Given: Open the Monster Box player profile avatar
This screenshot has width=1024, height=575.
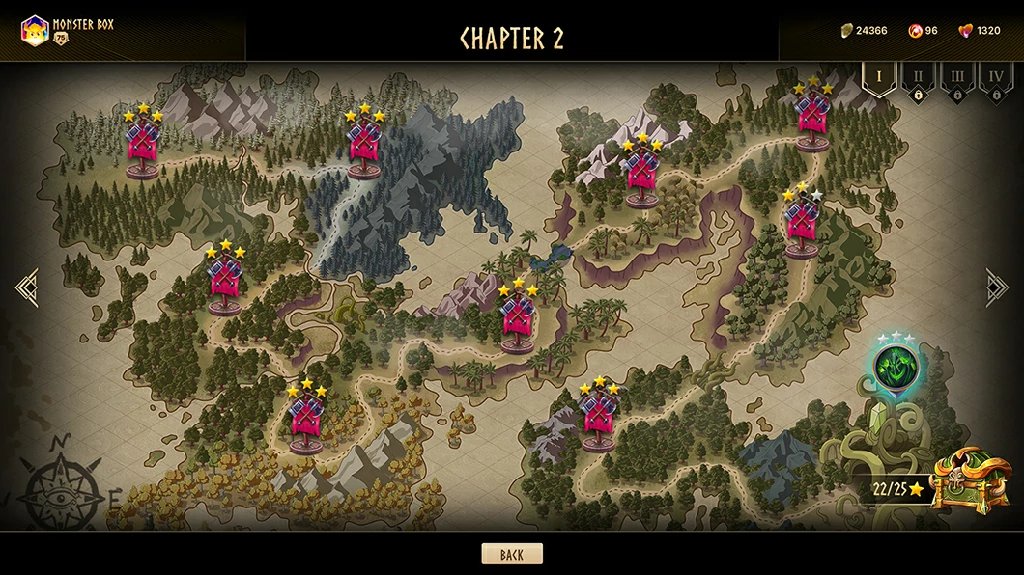Looking at the screenshot, I should click(x=35, y=30).
